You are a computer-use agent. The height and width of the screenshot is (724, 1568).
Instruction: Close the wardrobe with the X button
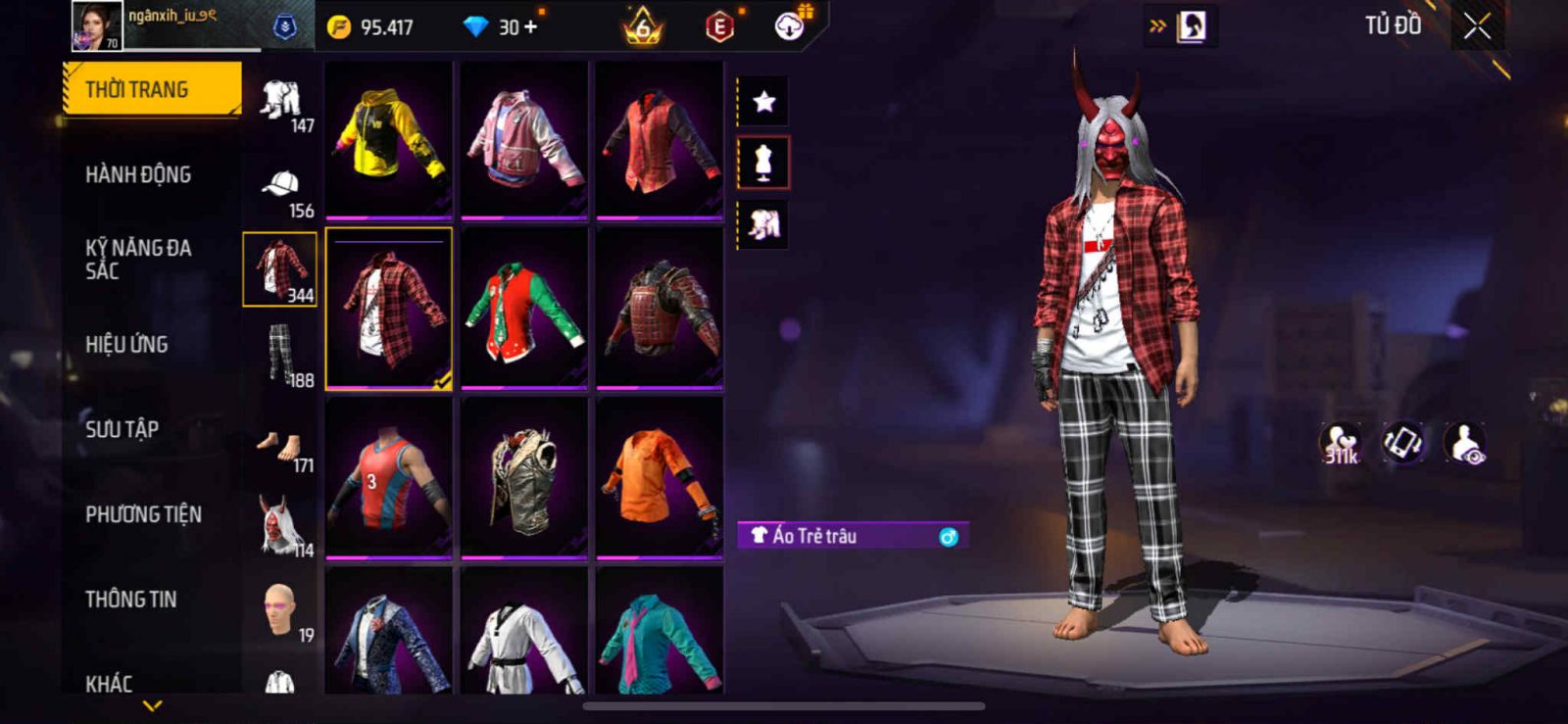tap(1477, 27)
